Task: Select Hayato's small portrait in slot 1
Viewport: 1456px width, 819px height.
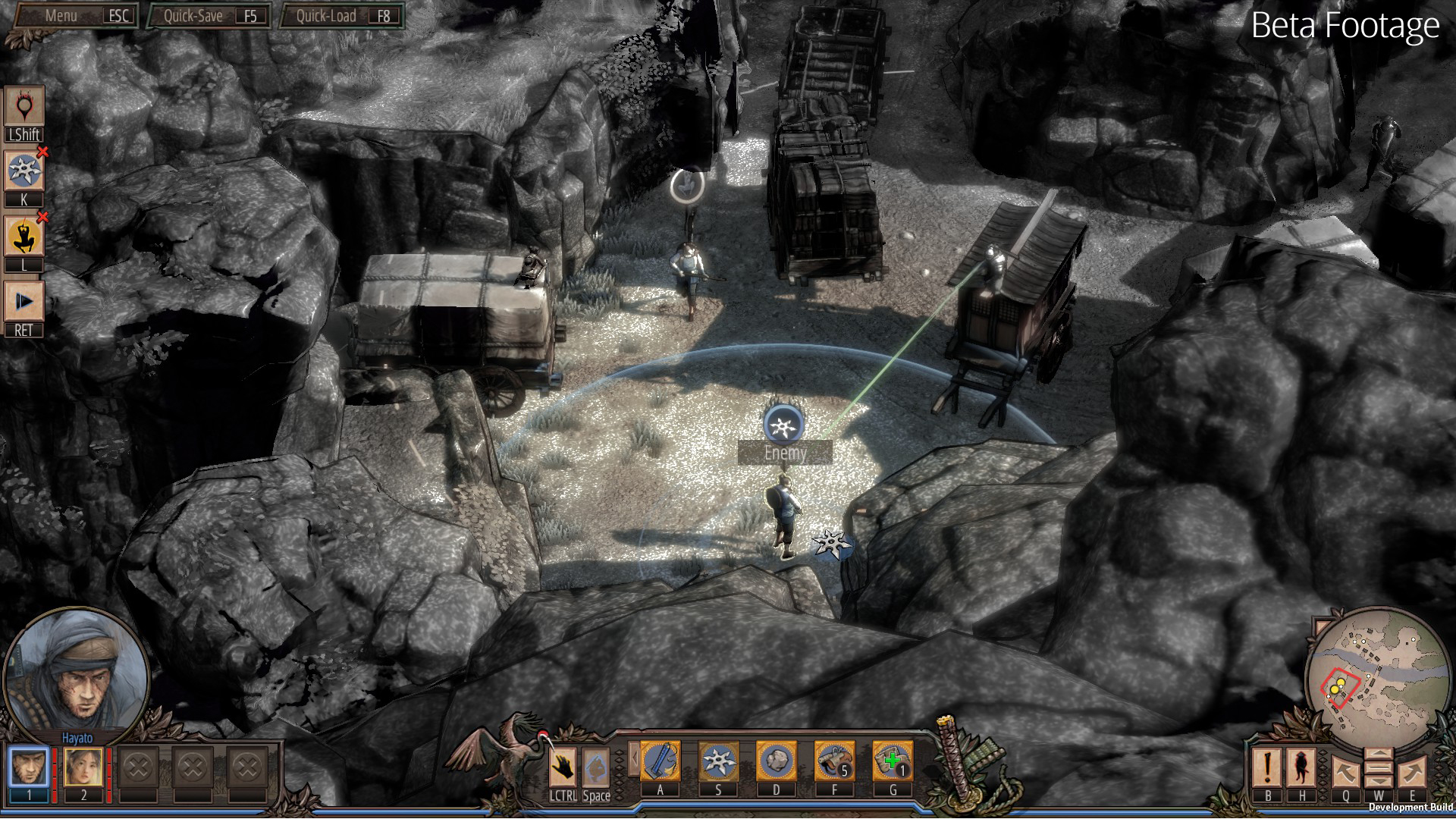Action: (30, 767)
